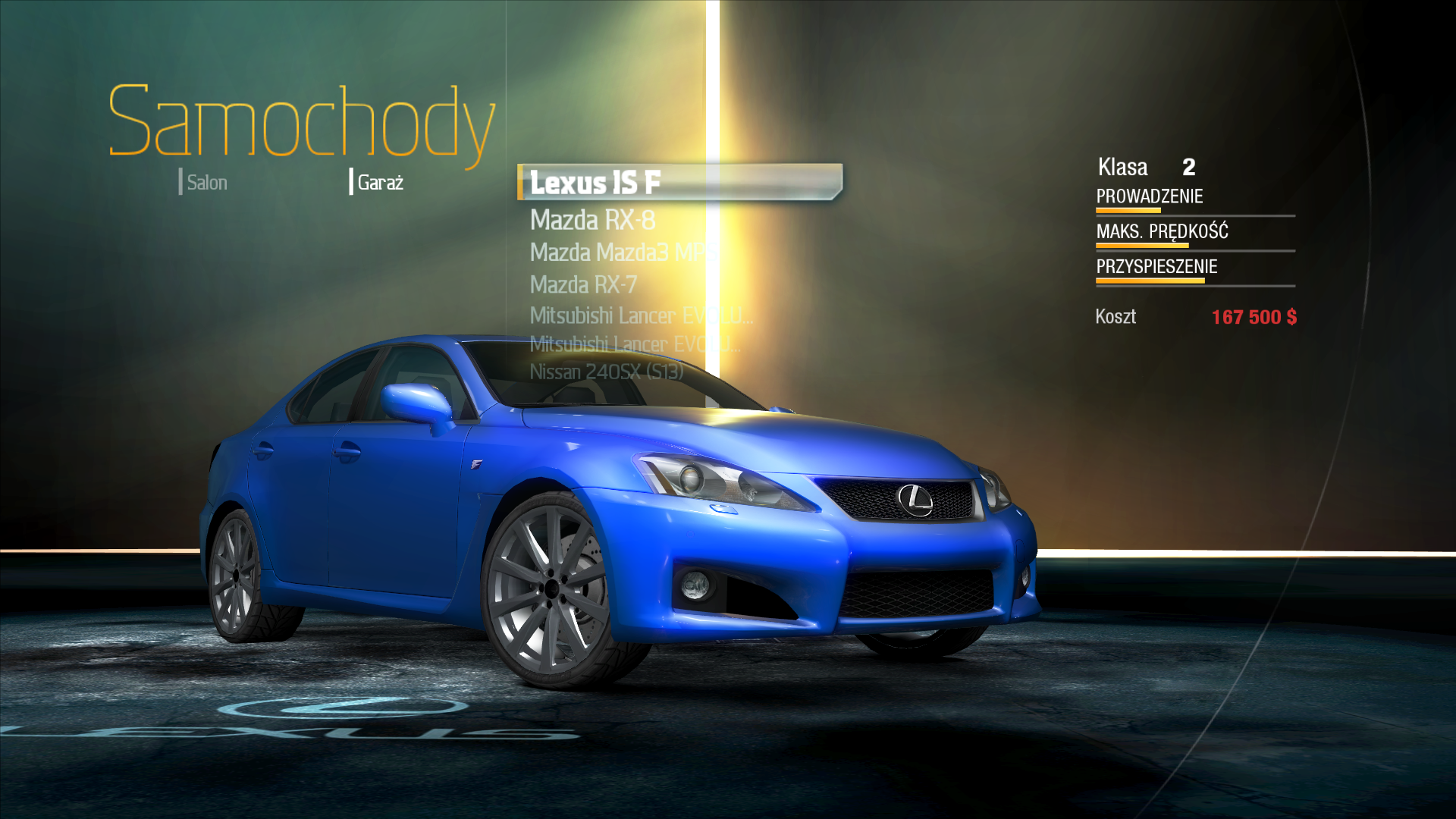Image resolution: width=1456 pixels, height=819 pixels.
Task: Choose Mazda RX-8 from the car list
Action: coord(592,221)
